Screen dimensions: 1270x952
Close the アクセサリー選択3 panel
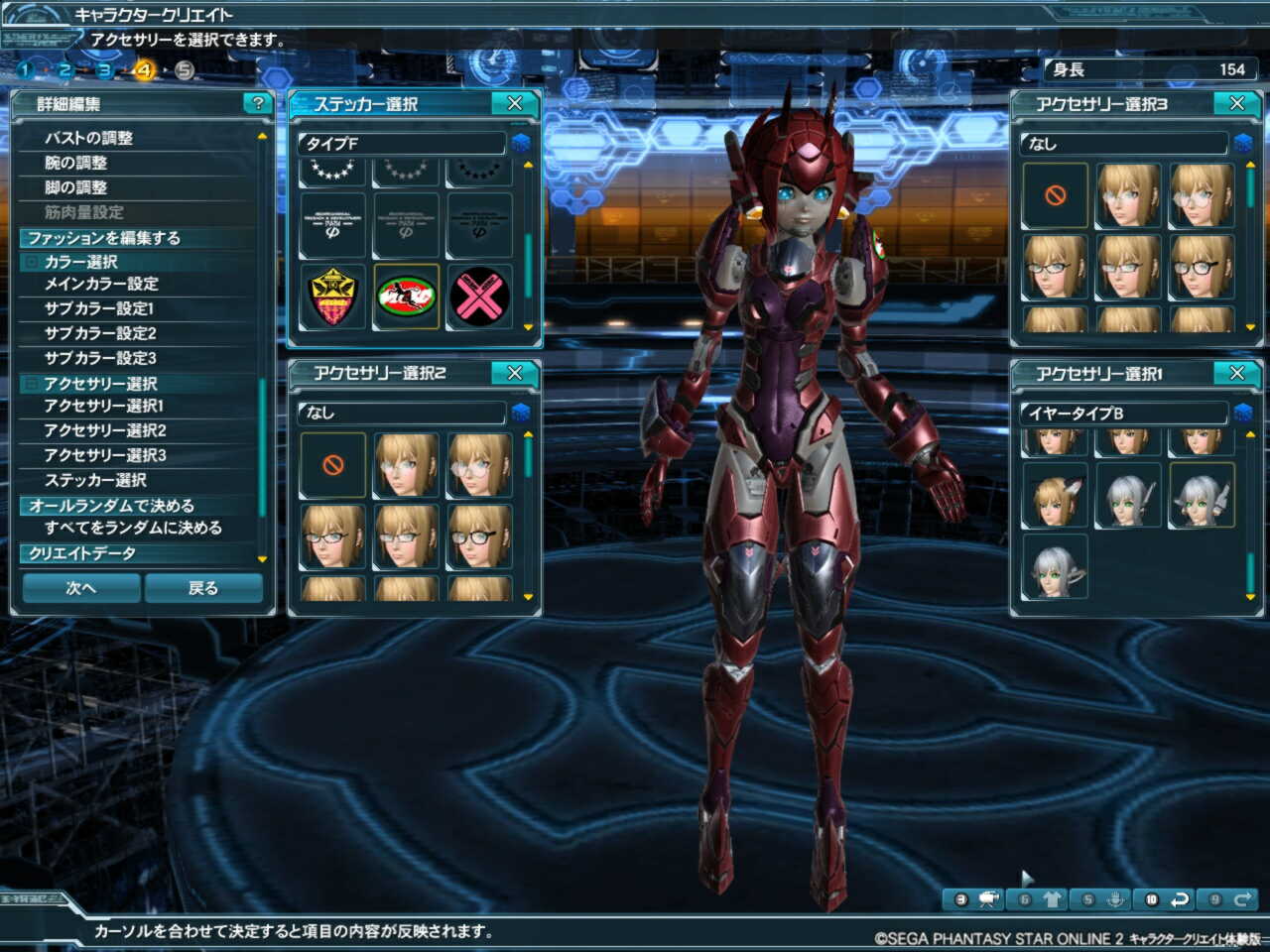point(1237,103)
